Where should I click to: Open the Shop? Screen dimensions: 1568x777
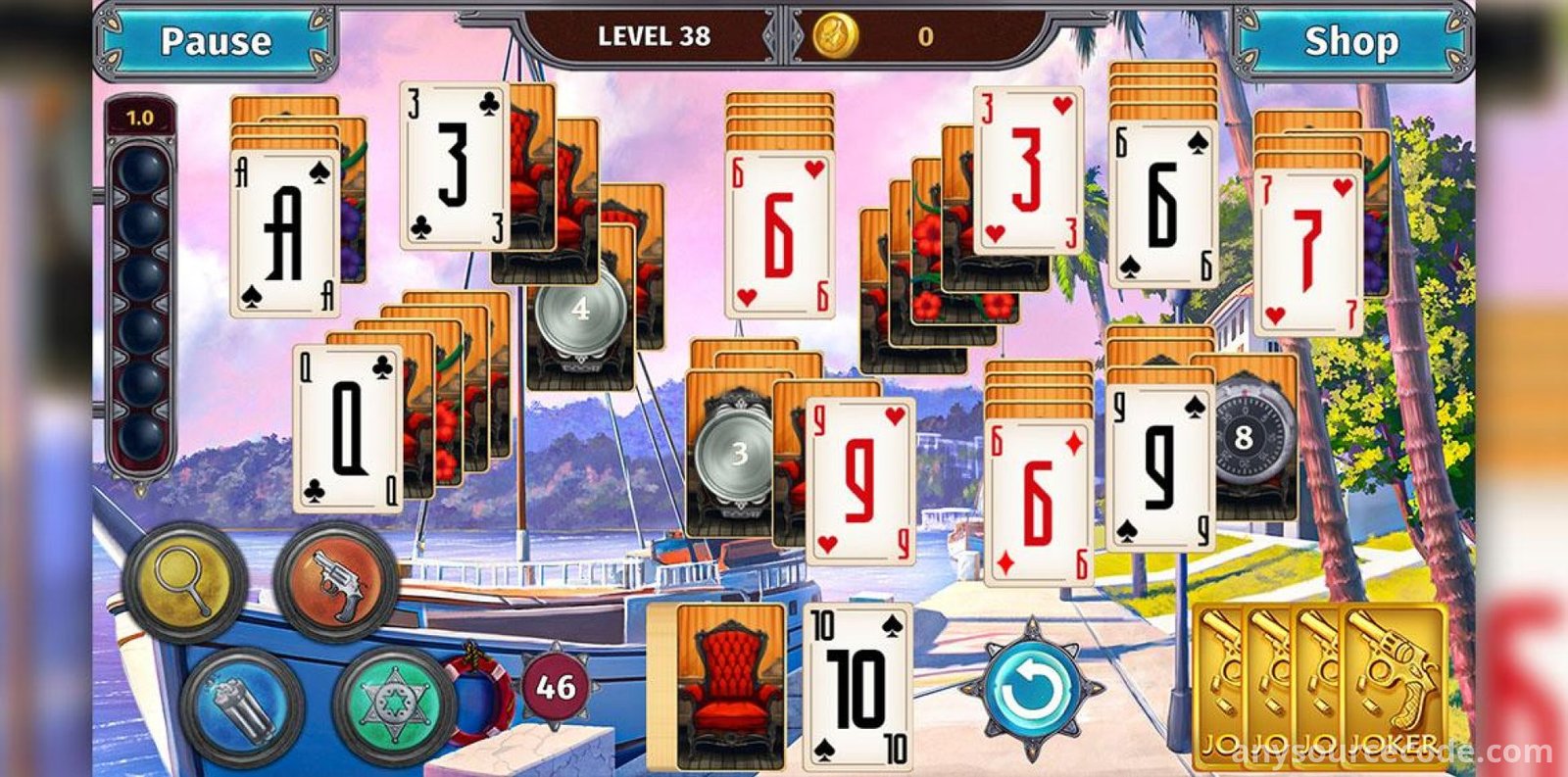click(1350, 41)
